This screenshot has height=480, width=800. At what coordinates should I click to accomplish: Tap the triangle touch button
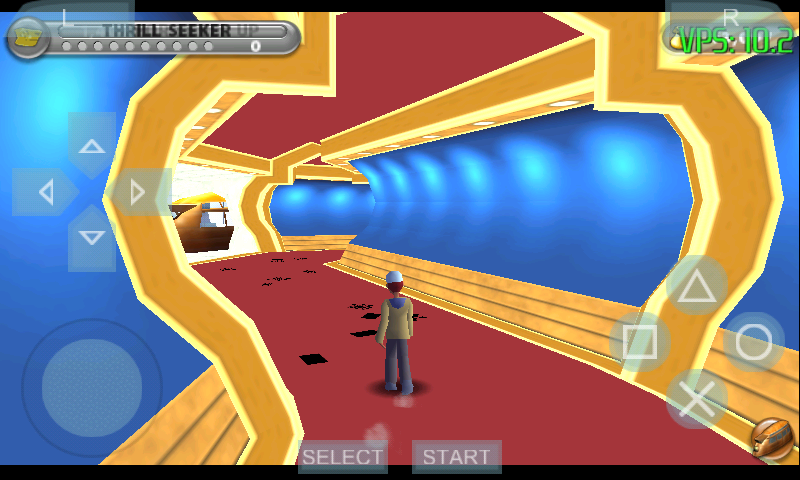pyautogui.click(x=697, y=287)
